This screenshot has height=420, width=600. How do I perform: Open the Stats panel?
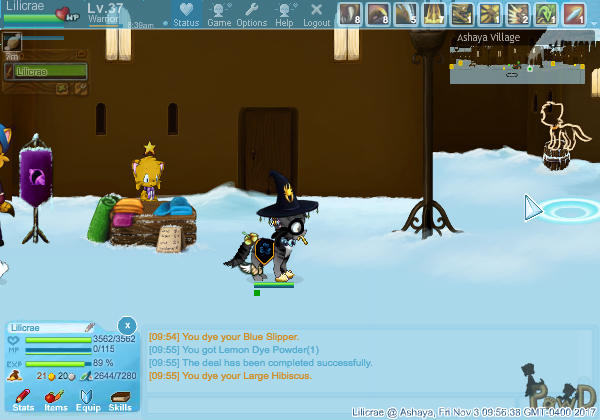coord(24,401)
